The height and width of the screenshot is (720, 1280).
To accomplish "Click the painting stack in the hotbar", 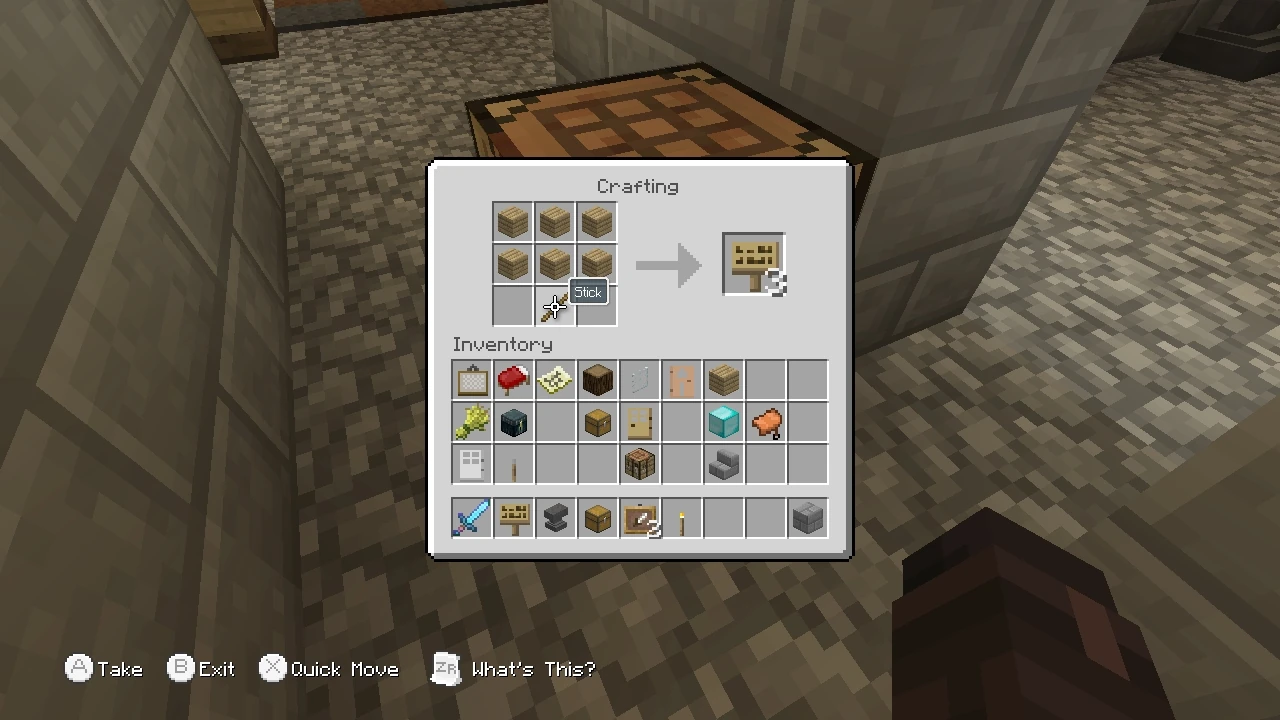I will pos(639,517).
